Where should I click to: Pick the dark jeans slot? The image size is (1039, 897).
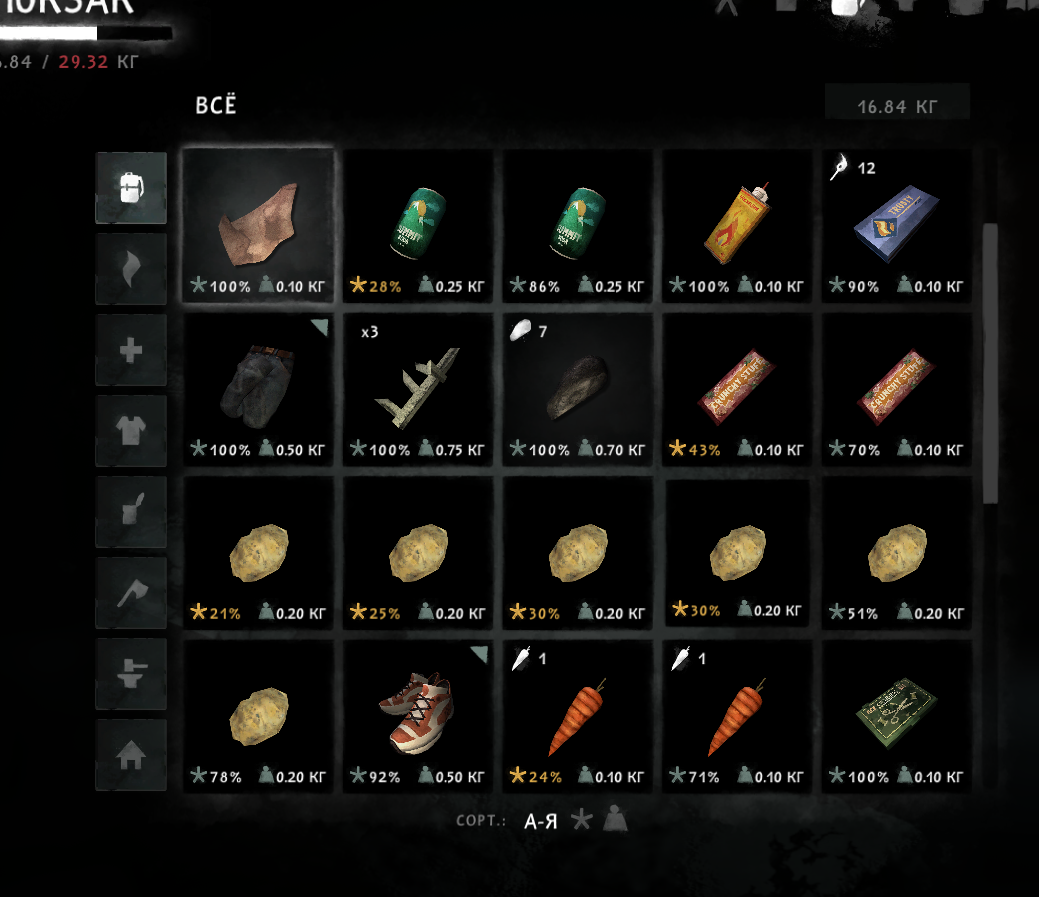coord(258,388)
